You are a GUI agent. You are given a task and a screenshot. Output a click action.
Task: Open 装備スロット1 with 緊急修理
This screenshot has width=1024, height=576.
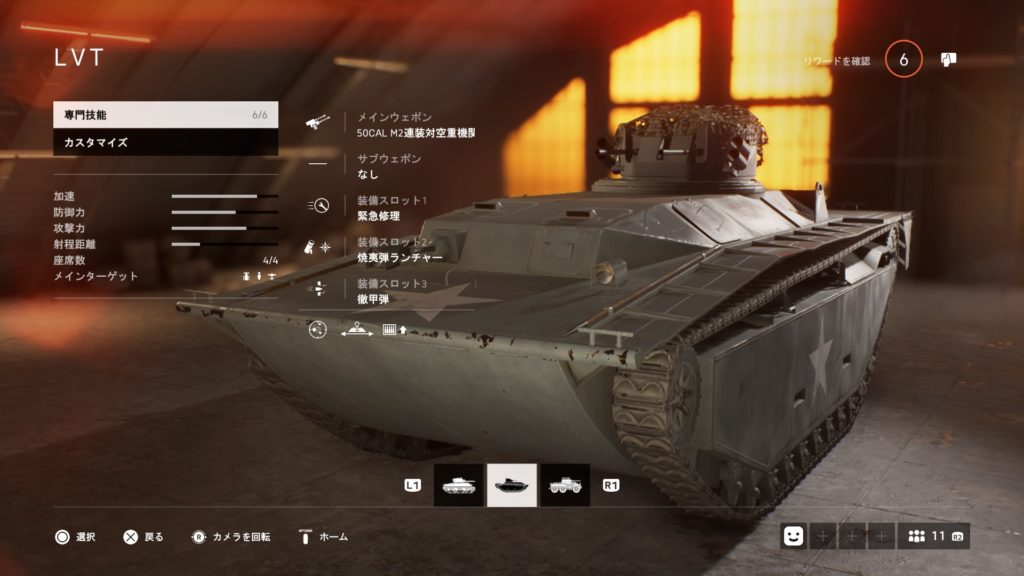(391, 207)
